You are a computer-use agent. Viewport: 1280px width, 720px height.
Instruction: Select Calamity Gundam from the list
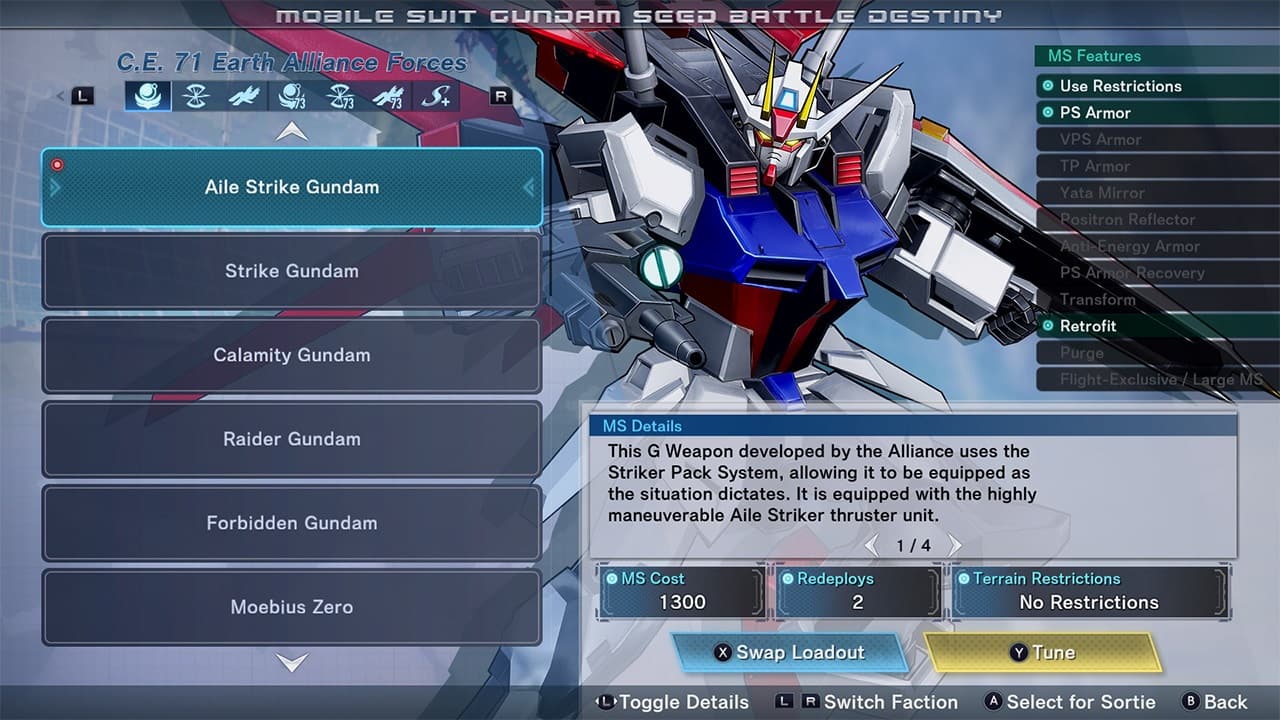(290, 355)
